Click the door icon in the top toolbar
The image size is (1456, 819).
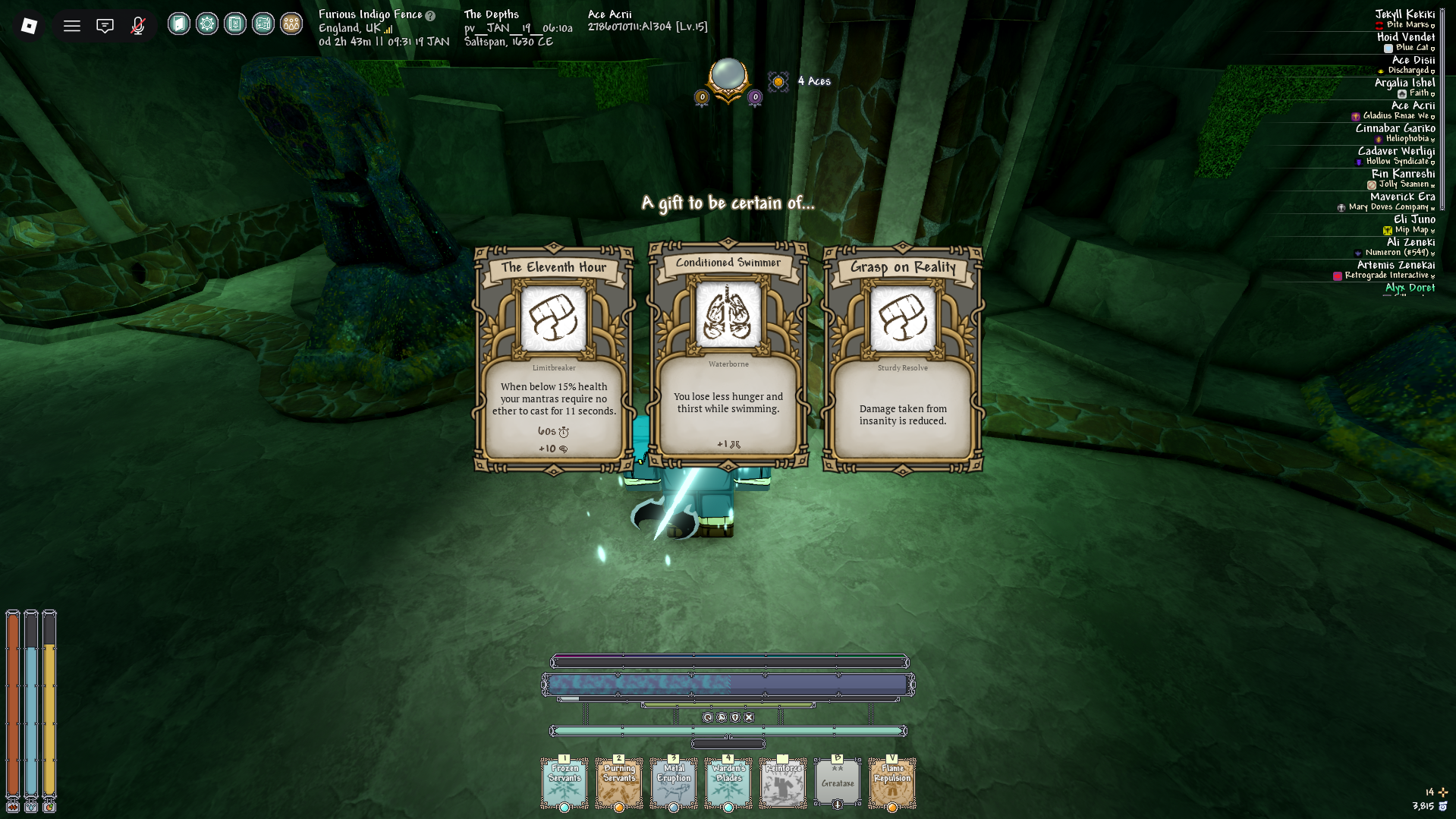click(179, 24)
